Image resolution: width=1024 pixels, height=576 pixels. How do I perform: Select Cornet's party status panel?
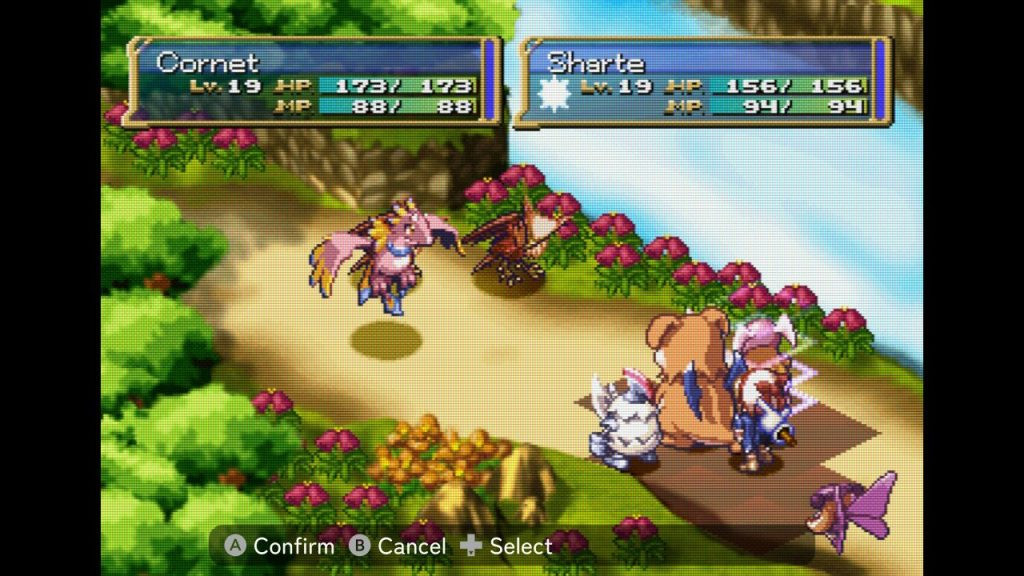312,82
